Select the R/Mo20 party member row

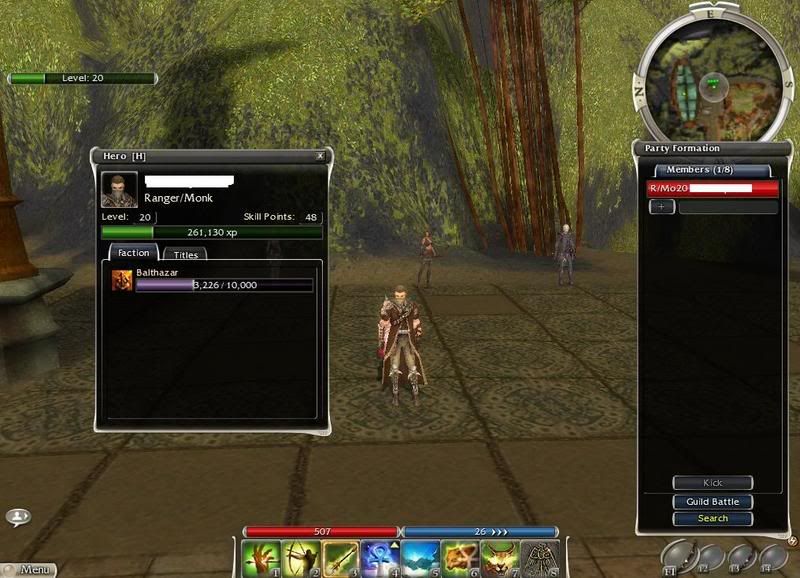(712, 188)
